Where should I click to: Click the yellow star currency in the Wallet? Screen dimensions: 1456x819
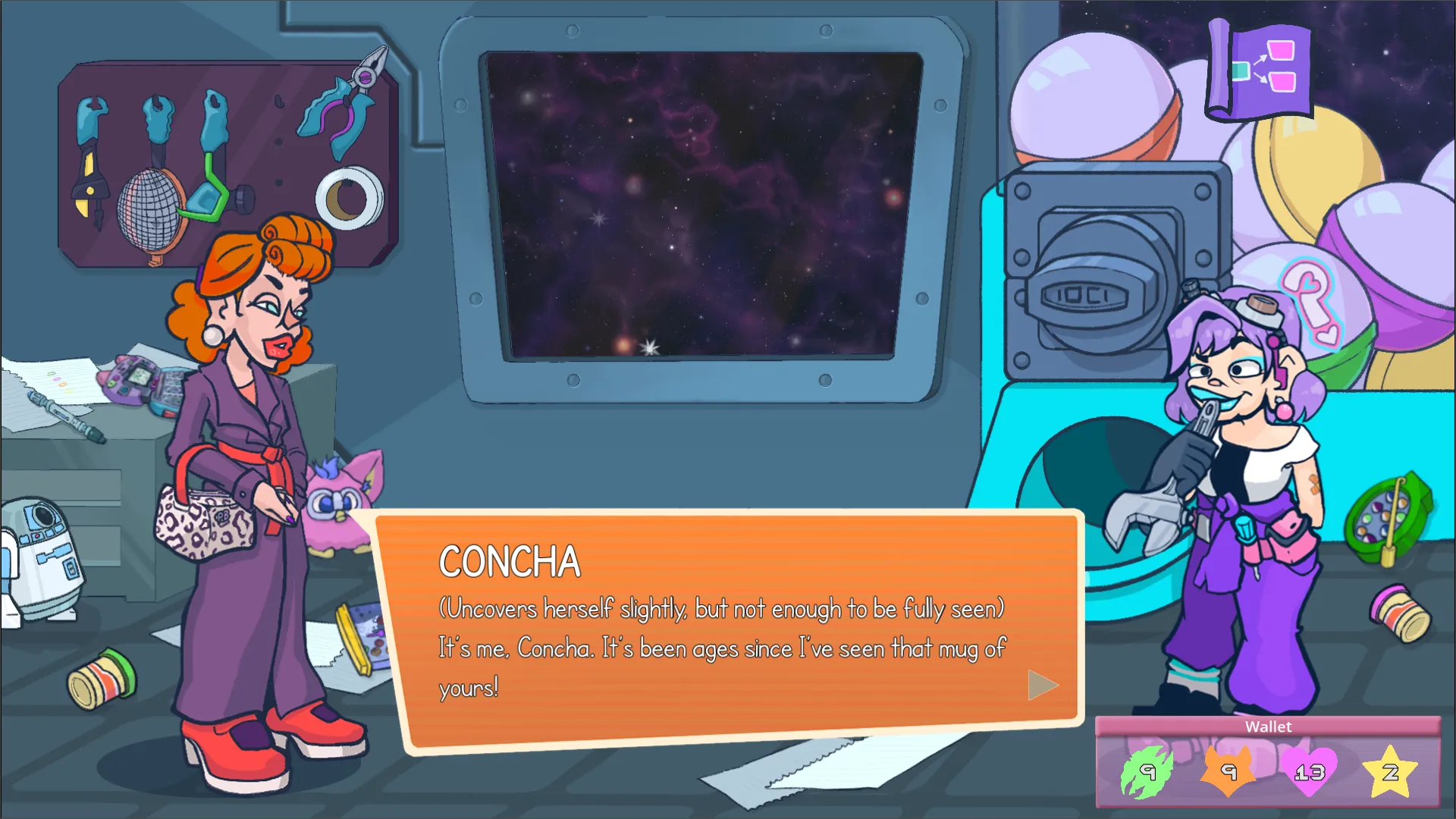1391,772
